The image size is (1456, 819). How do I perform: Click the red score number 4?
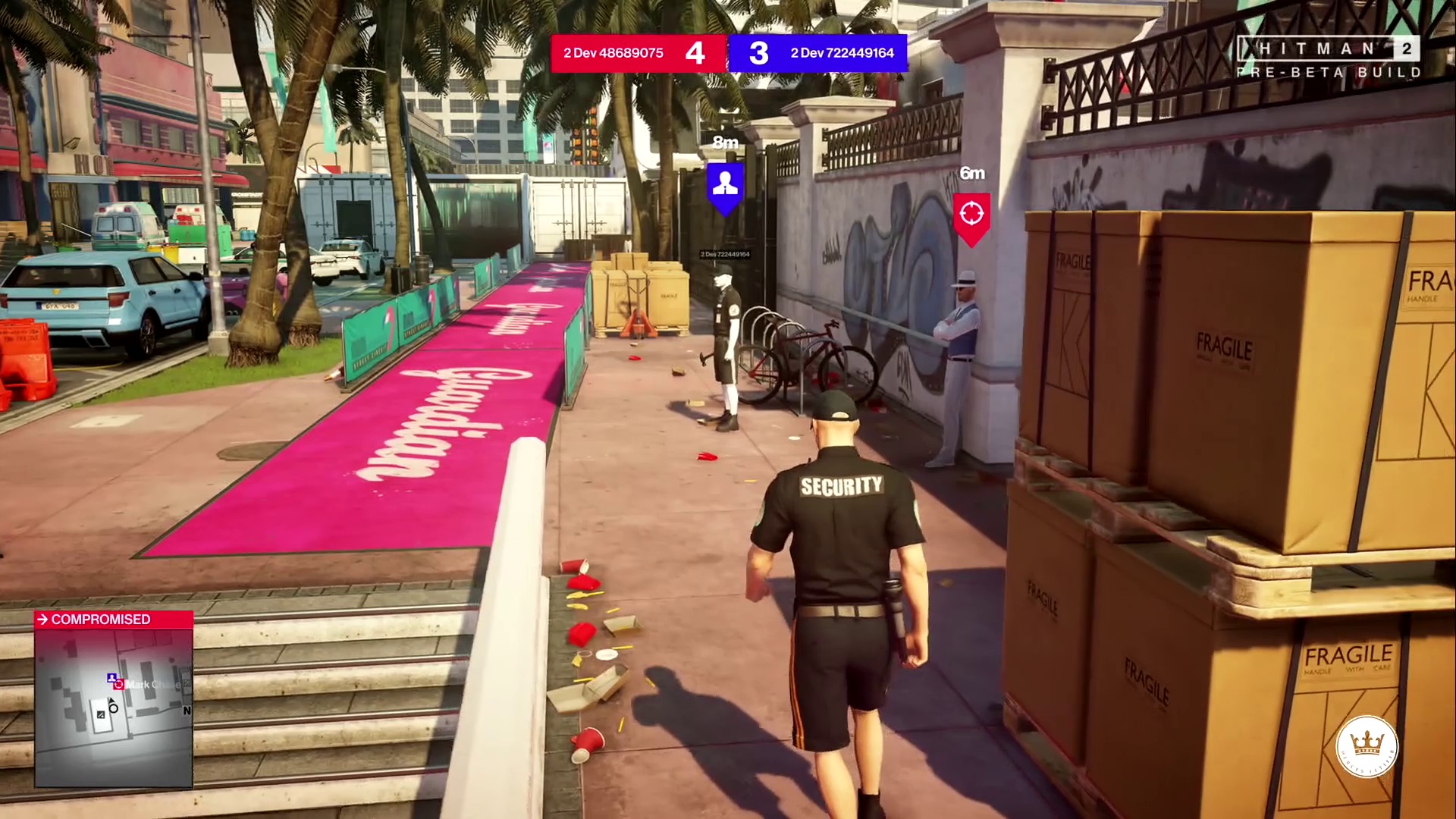695,53
